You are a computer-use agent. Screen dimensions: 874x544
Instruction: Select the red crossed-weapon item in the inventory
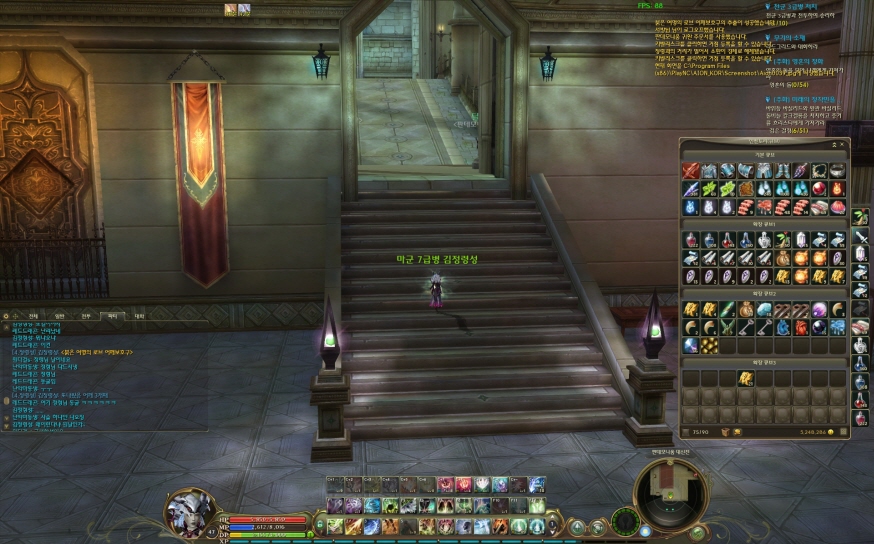(690, 171)
